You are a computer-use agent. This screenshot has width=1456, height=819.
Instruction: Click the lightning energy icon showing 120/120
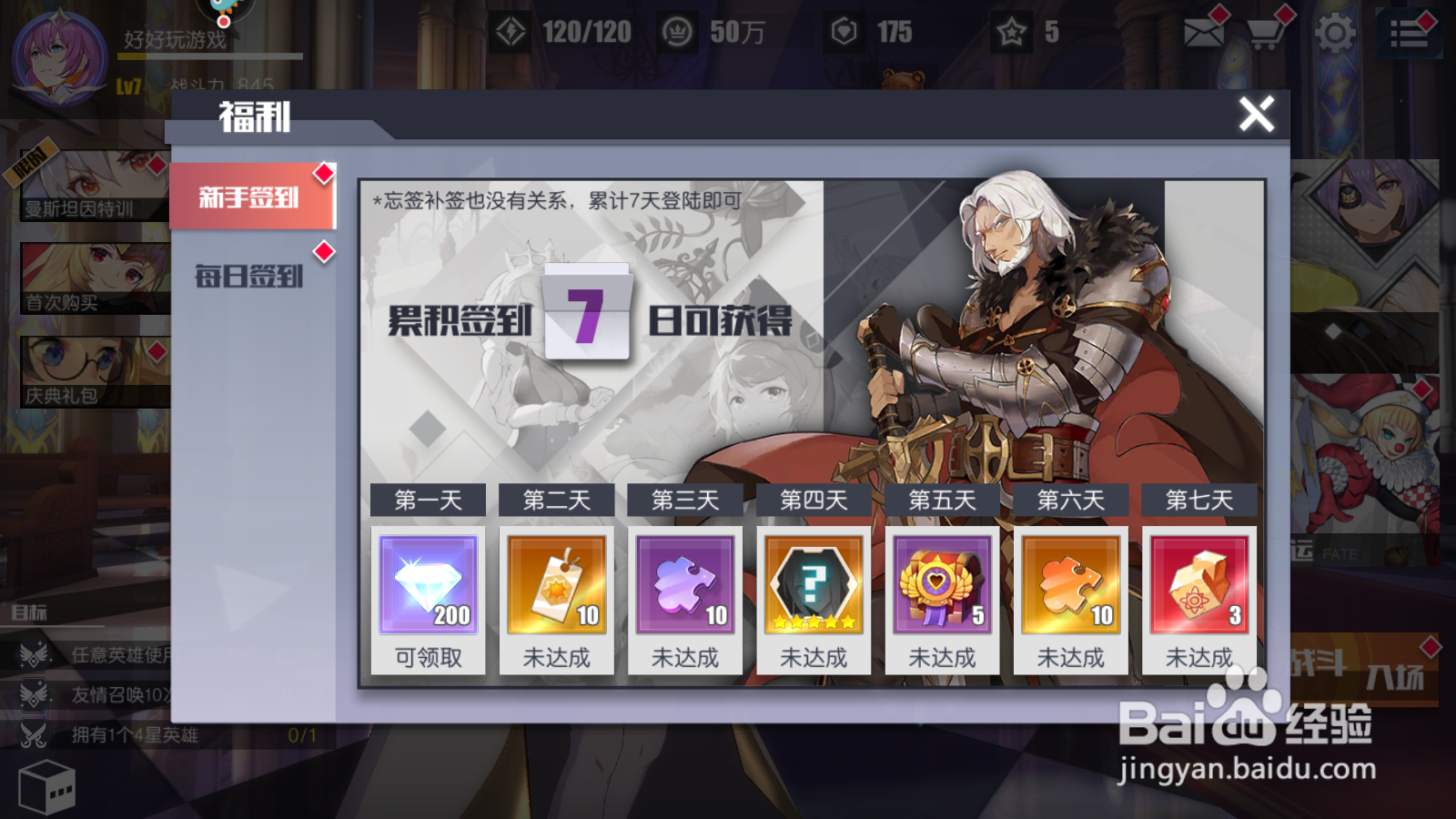512,30
